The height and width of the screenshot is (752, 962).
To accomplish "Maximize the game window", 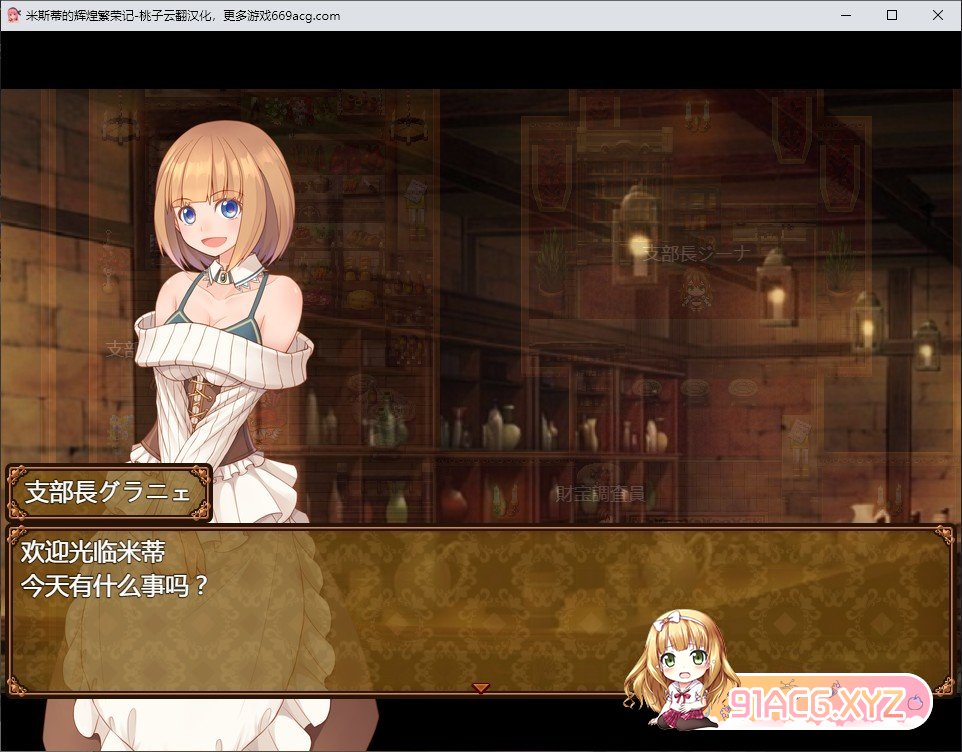I will pos(892,15).
